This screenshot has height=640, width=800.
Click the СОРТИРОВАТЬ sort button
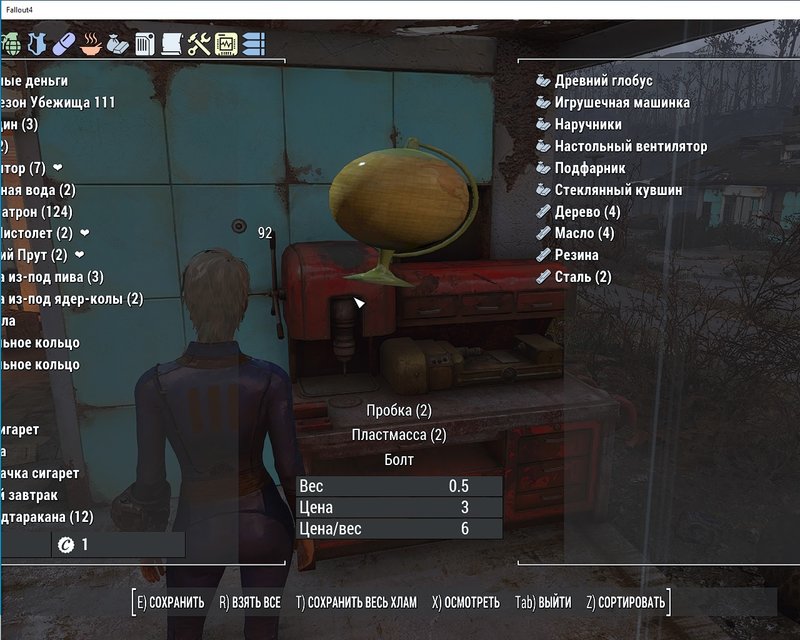tap(628, 603)
